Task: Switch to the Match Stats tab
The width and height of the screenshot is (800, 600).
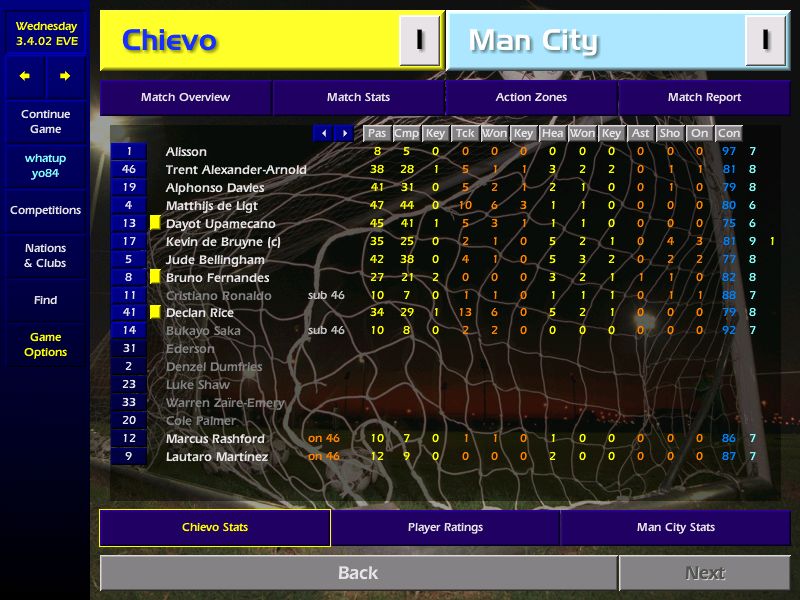Action: coord(358,97)
